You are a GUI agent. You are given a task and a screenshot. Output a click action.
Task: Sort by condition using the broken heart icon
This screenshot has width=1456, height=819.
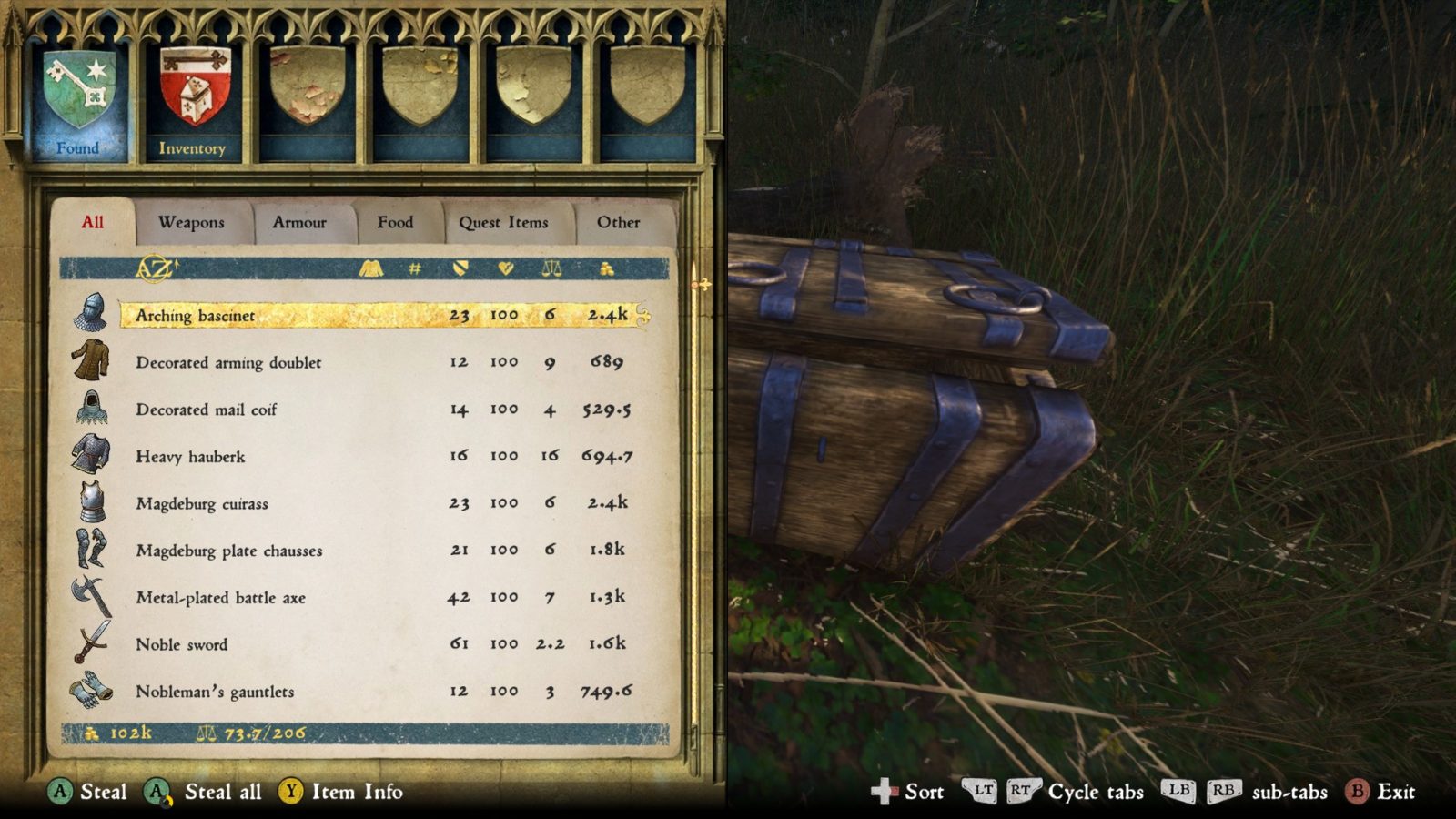coord(505,268)
